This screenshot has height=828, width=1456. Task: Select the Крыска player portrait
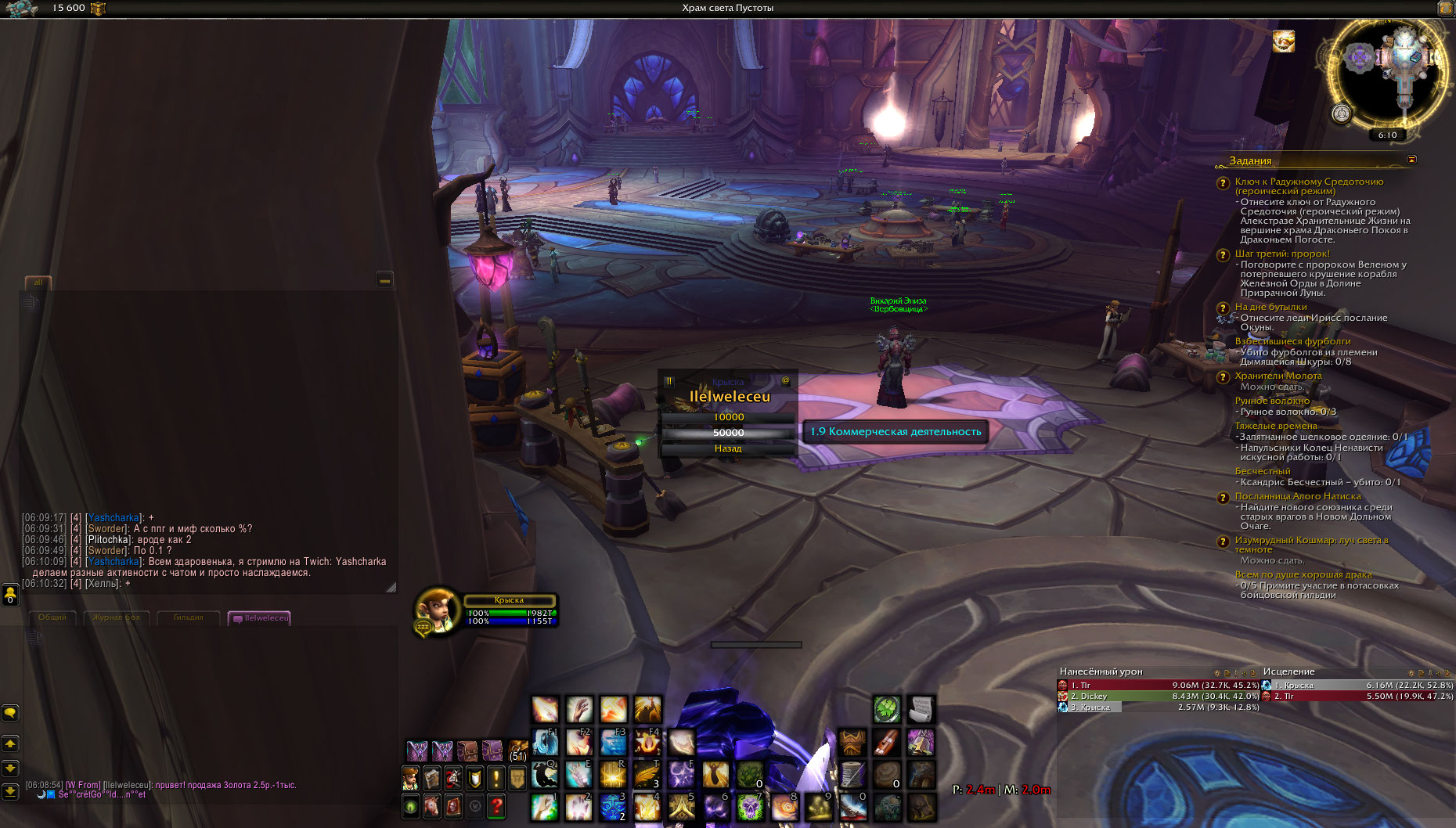point(435,610)
